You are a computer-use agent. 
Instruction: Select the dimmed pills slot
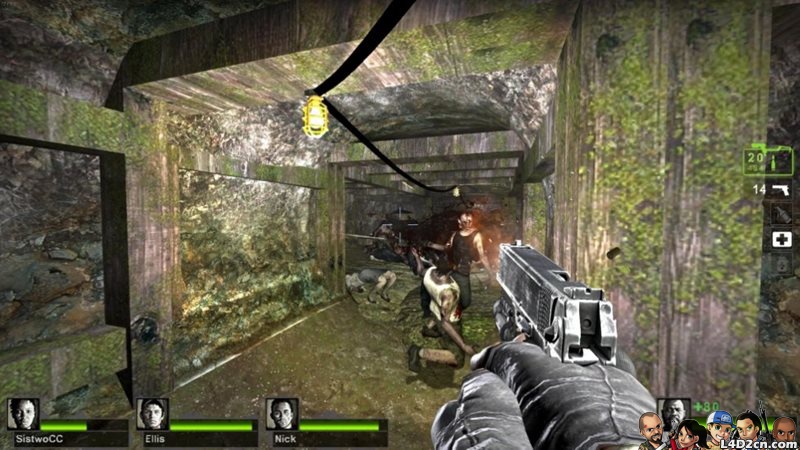779,267
